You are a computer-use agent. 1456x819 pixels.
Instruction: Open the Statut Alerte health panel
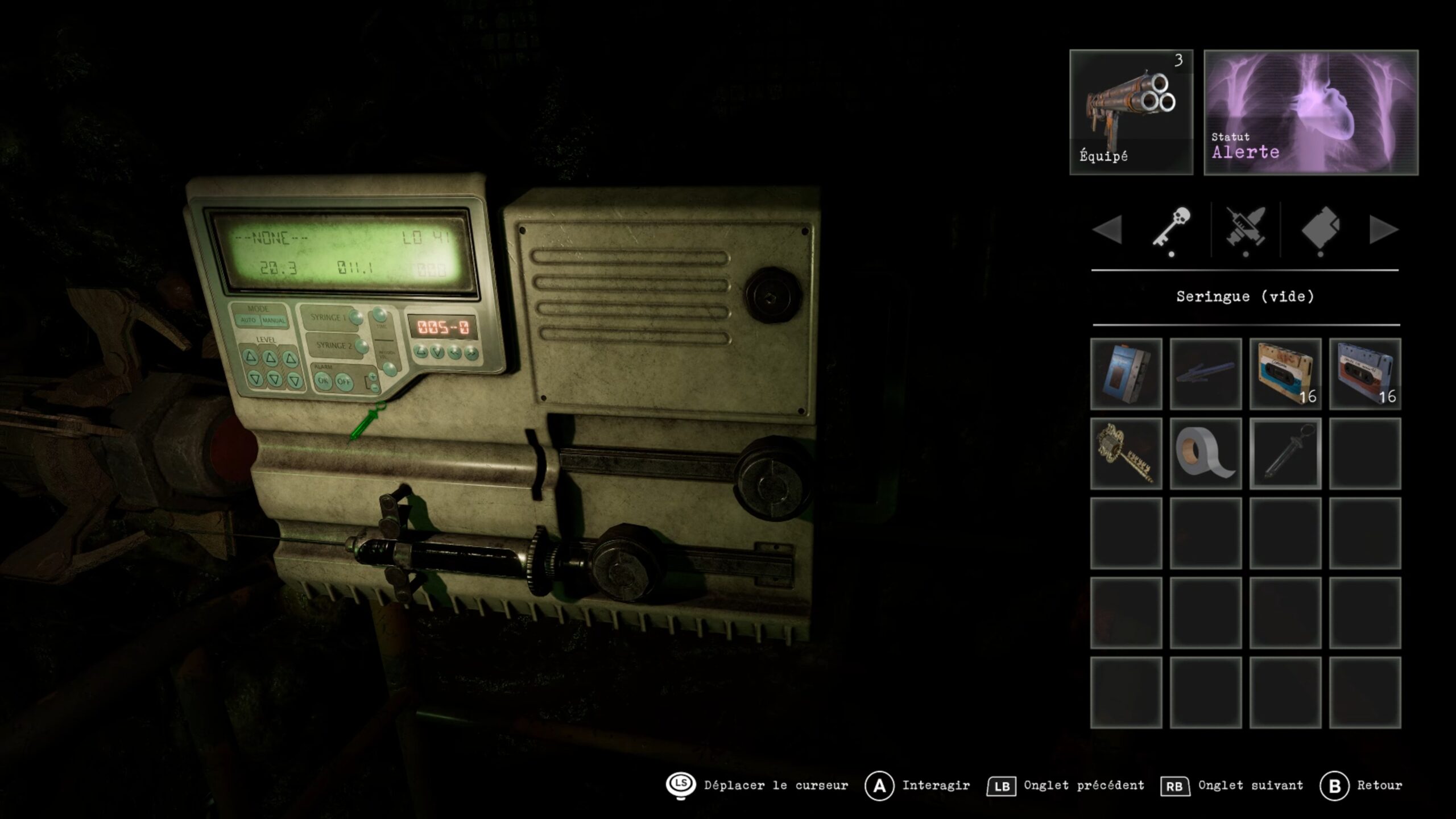(1310, 112)
